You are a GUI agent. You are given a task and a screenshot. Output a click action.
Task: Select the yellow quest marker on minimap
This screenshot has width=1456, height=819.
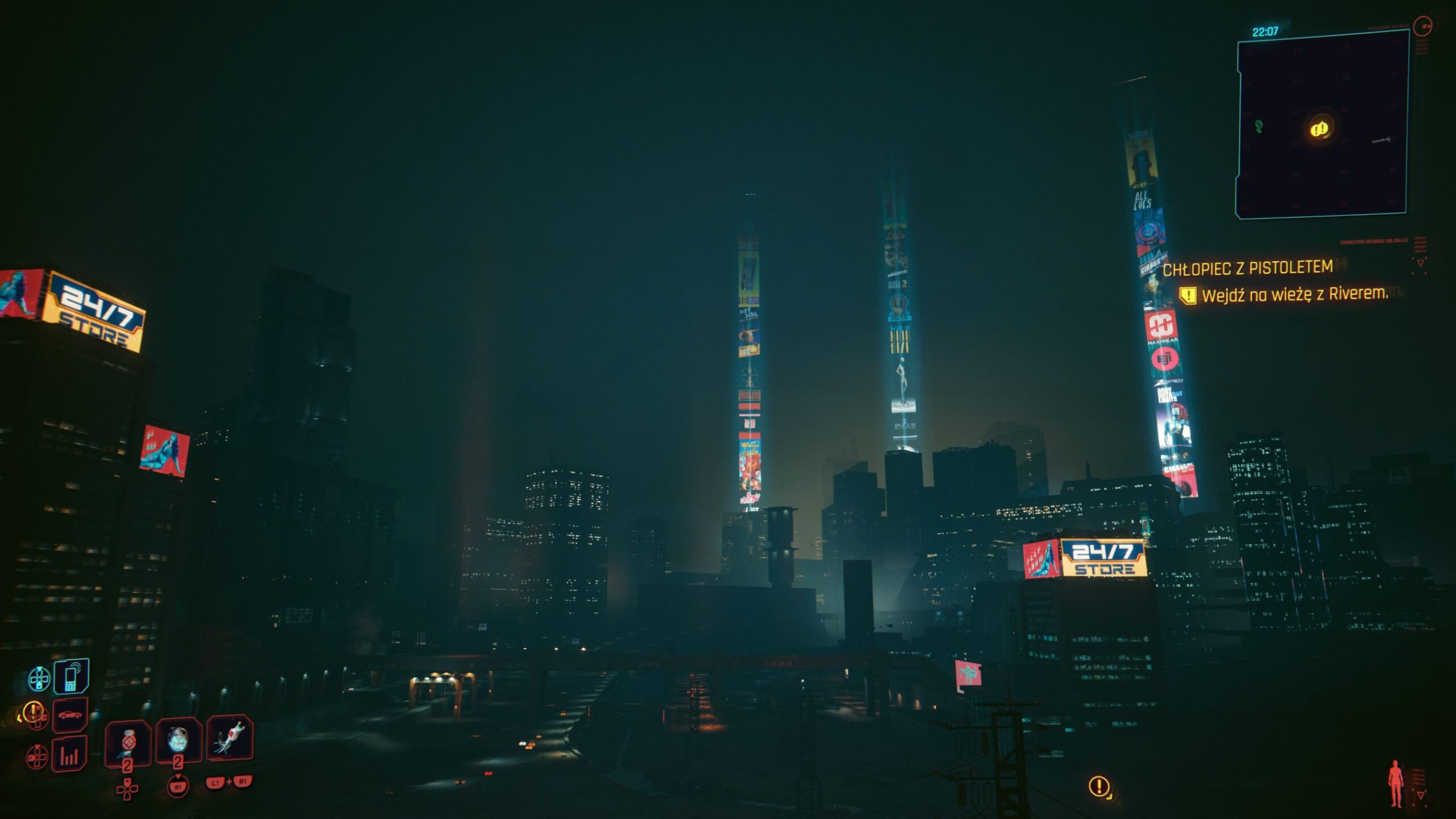1319,129
